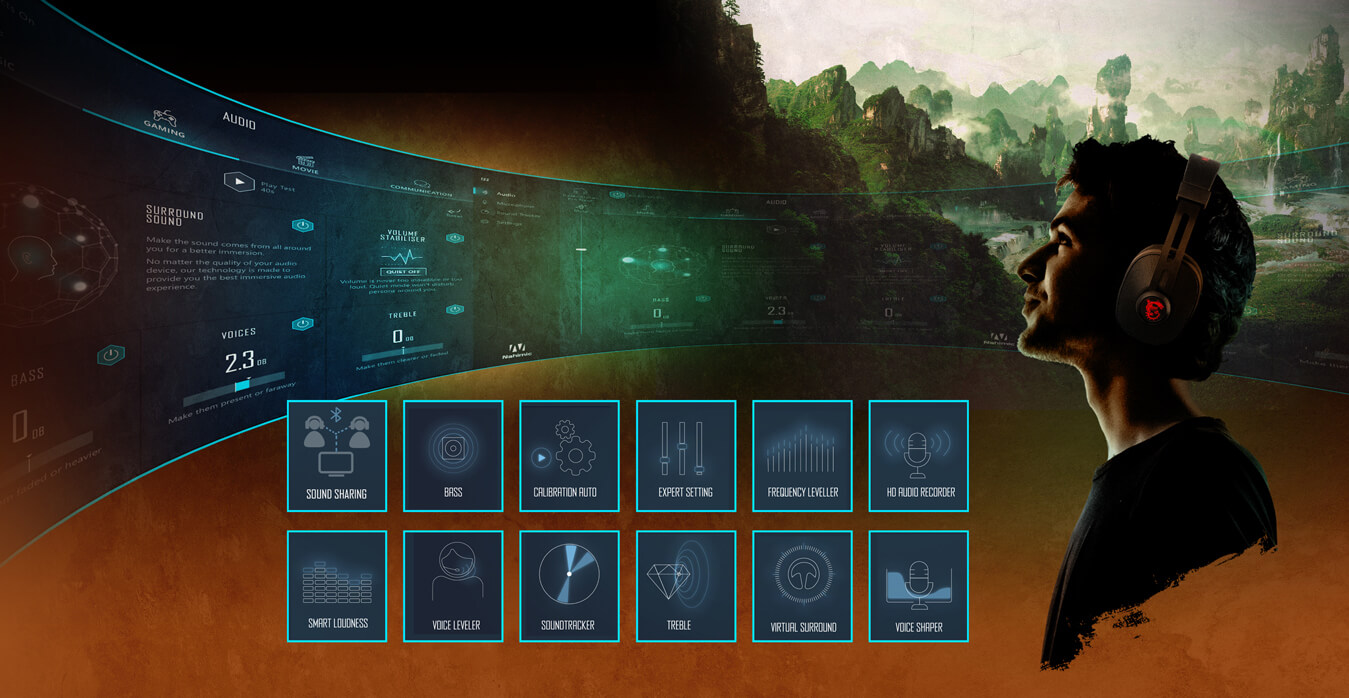Image resolution: width=1349 pixels, height=698 pixels.
Task: Switch to the Gaming profile tab
Action: [x=164, y=125]
